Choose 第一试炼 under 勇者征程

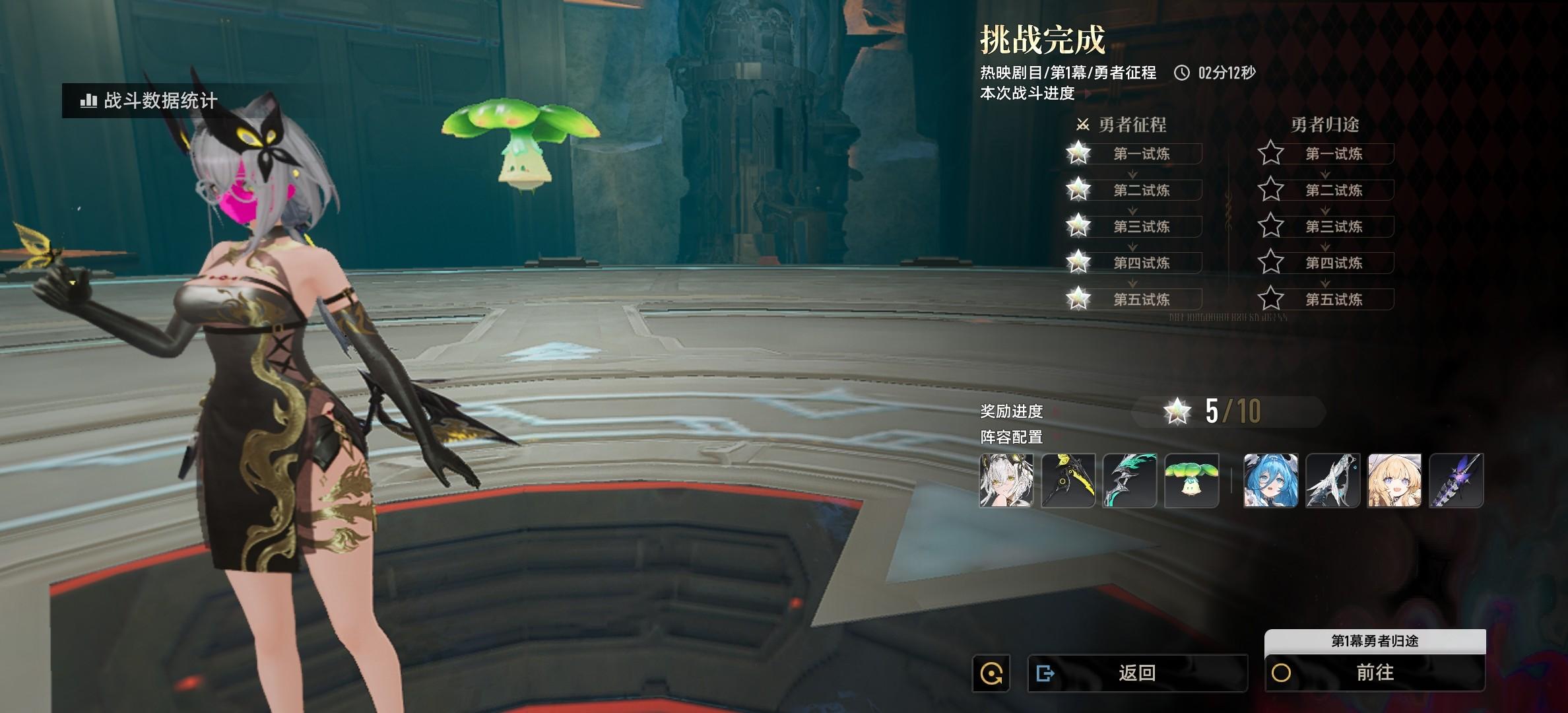click(1141, 154)
